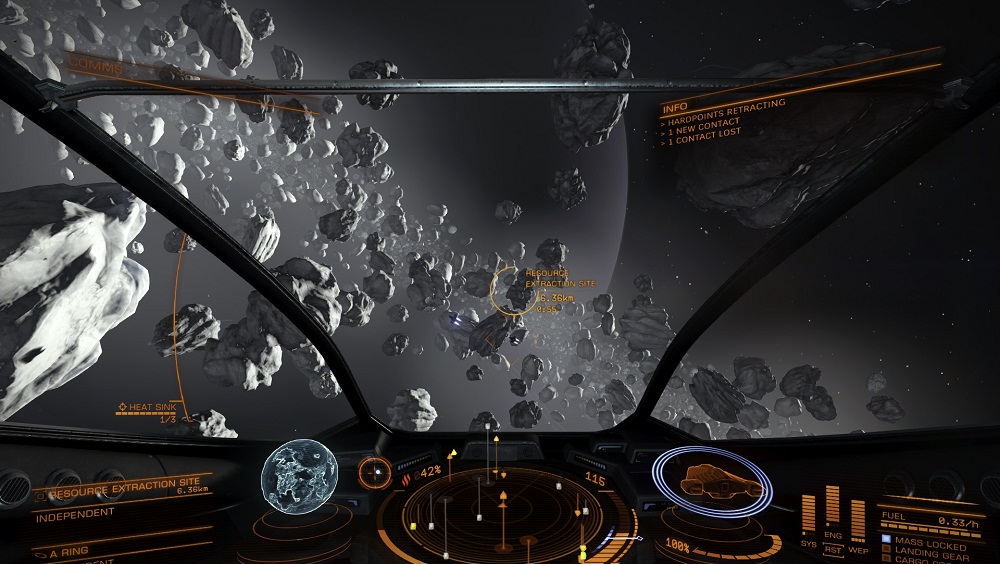Screen dimensions: 1000x564
Task: Select the Resource Extraction Site target marker
Action: click(x=514, y=291)
